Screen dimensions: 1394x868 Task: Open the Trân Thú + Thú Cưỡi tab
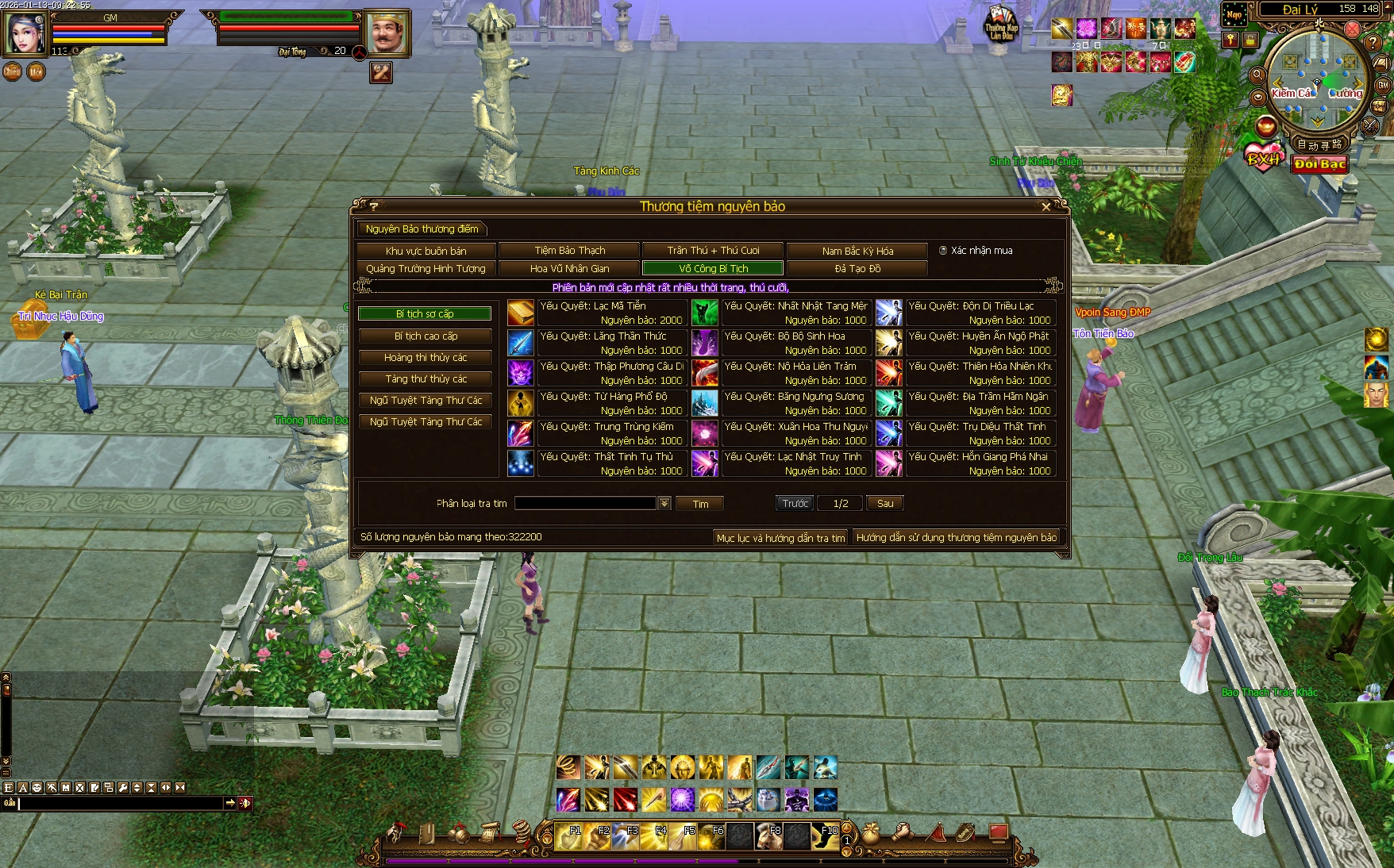[x=713, y=251]
